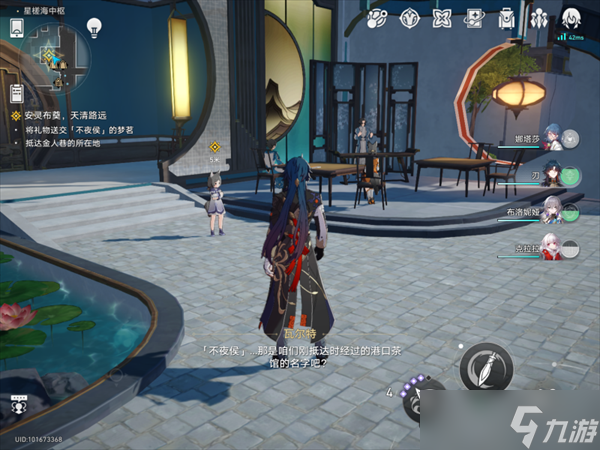Open the character portrait menu
The width and height of the screenshot is (600, 450).
(572, 17)
